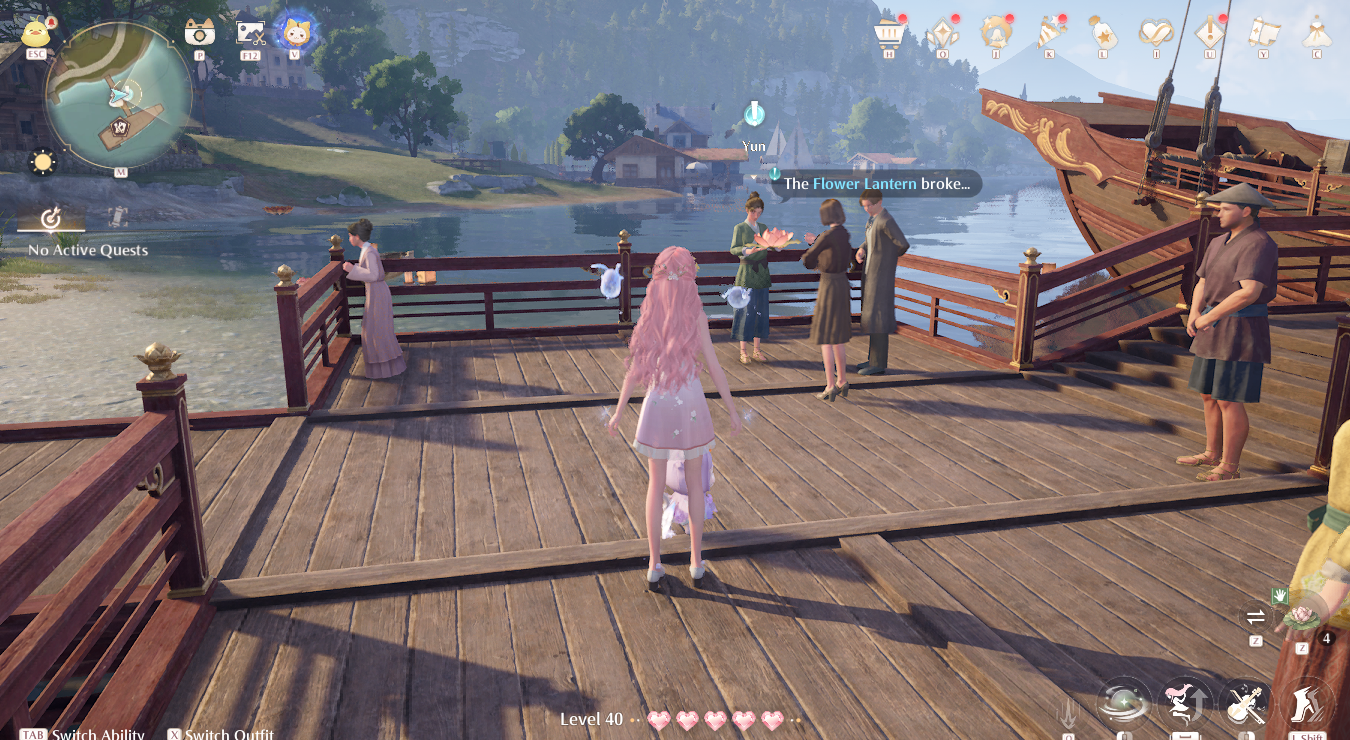The width and height of the screenshot is (1350, 740).
Task: Open the party popper events menu
Action: pos(1050,33)
